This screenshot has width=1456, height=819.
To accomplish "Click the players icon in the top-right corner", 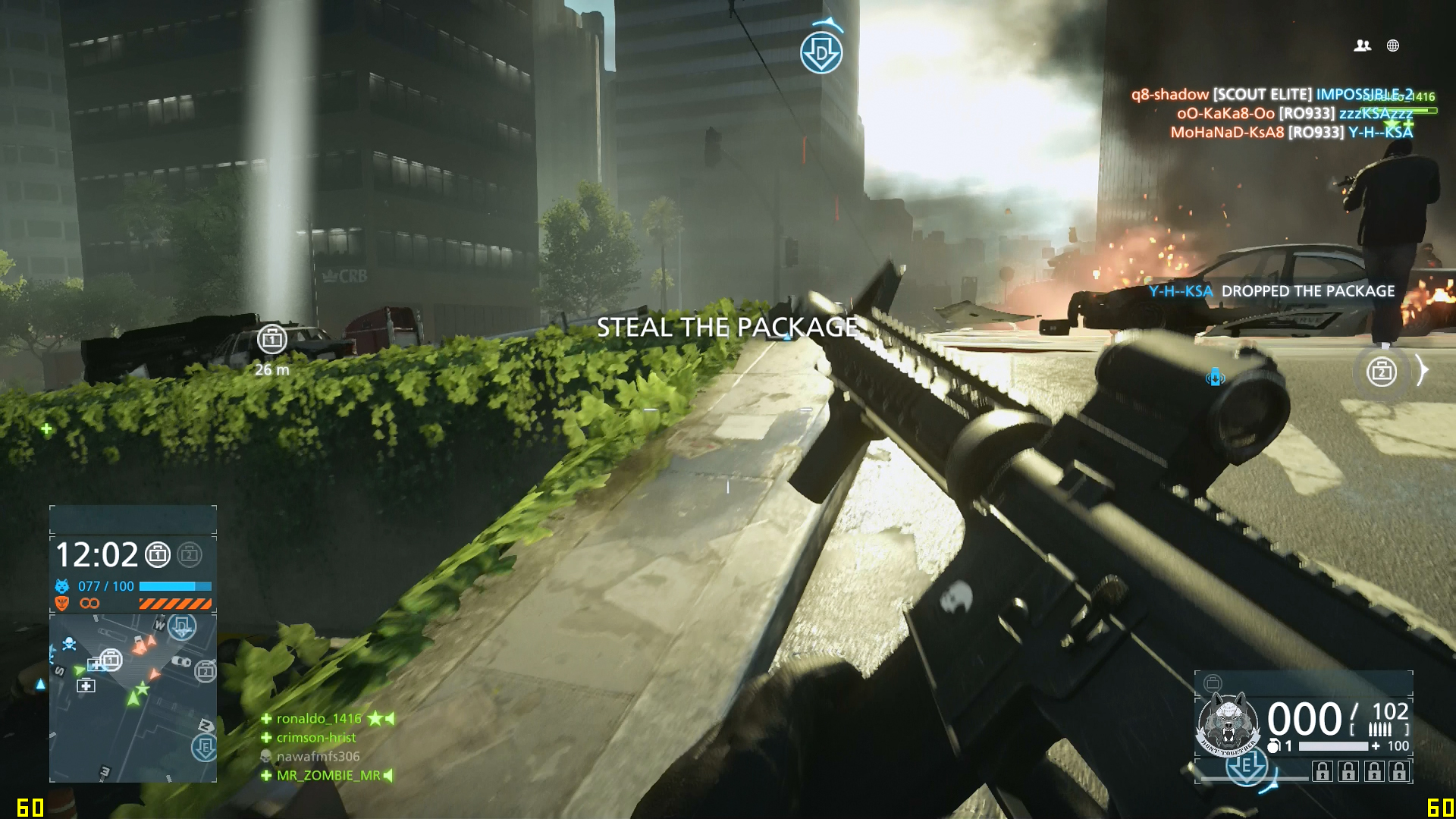I will (1363, 45).
